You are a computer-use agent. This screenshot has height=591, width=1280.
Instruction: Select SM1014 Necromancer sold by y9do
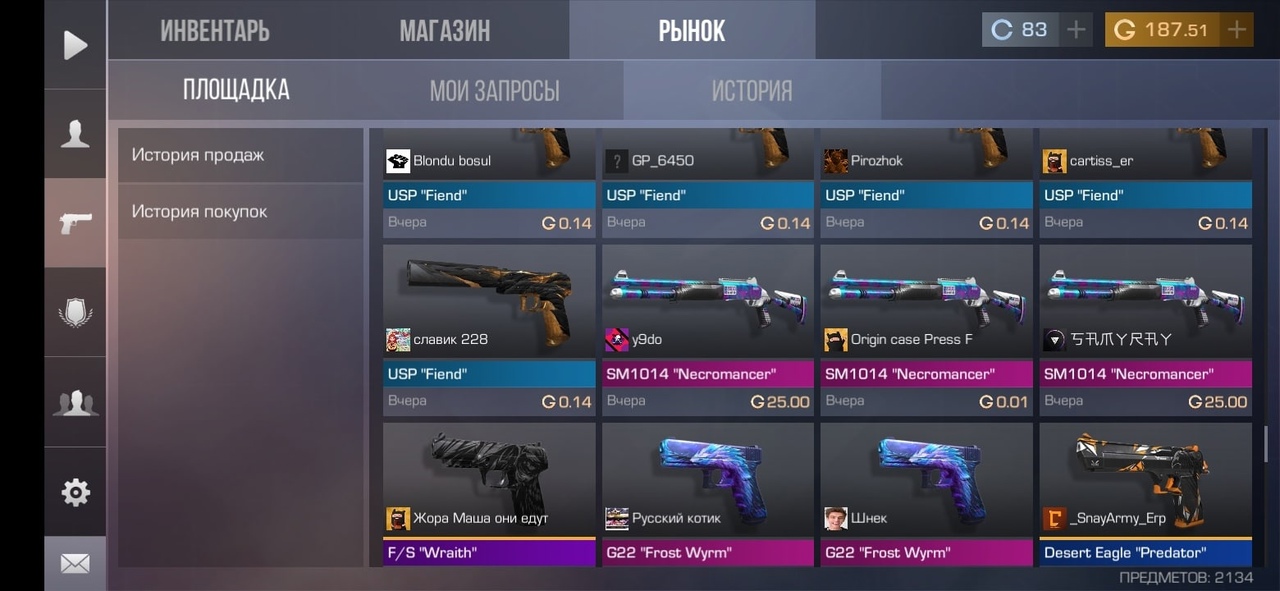coord(707,329)
